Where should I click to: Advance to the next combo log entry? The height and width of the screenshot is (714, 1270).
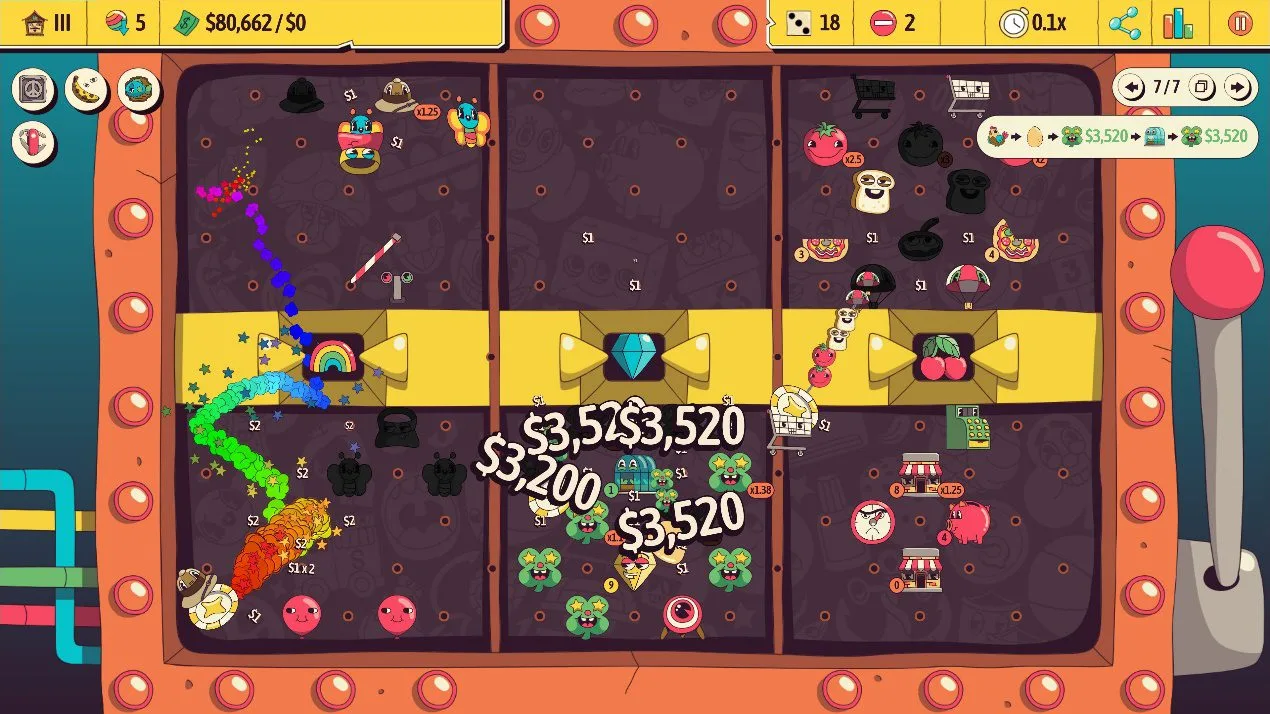[x=1238, y=88]
